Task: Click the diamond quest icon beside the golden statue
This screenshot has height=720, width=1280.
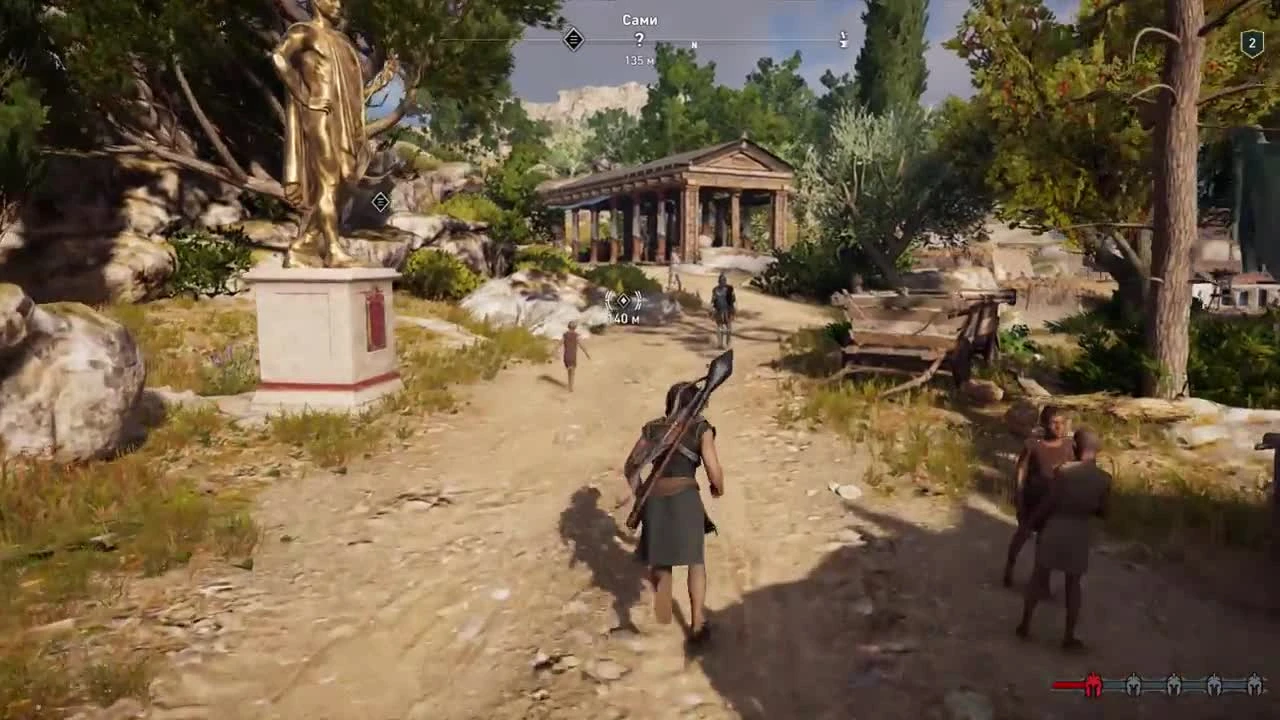Action: point(379,204)
